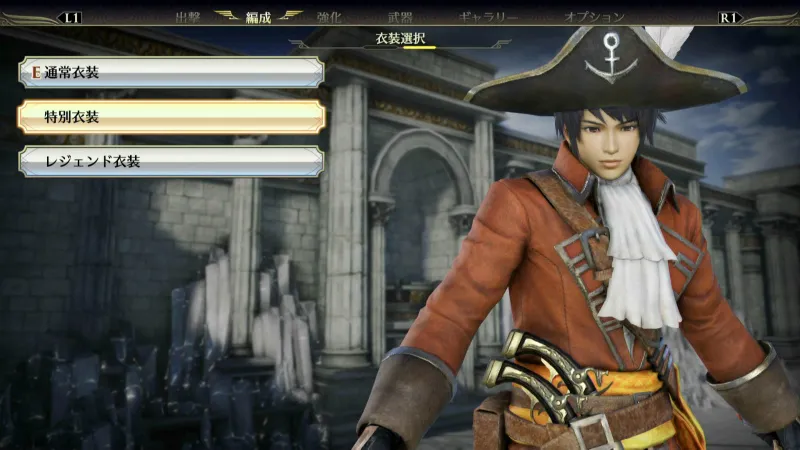
Task: Open the ギャラリー tab
Action: click(488, 17)
